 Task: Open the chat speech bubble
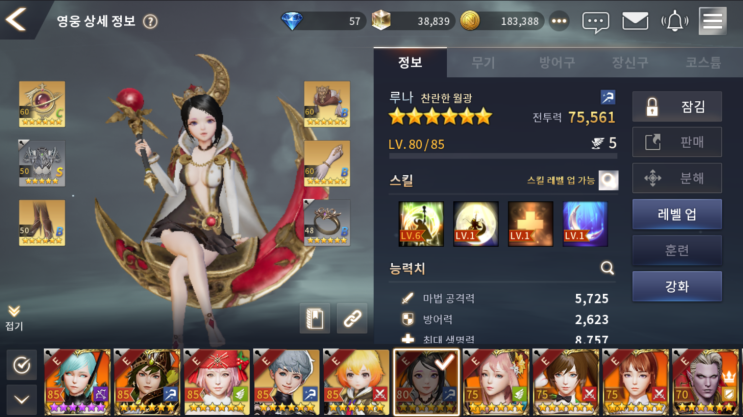pos(595,21)
